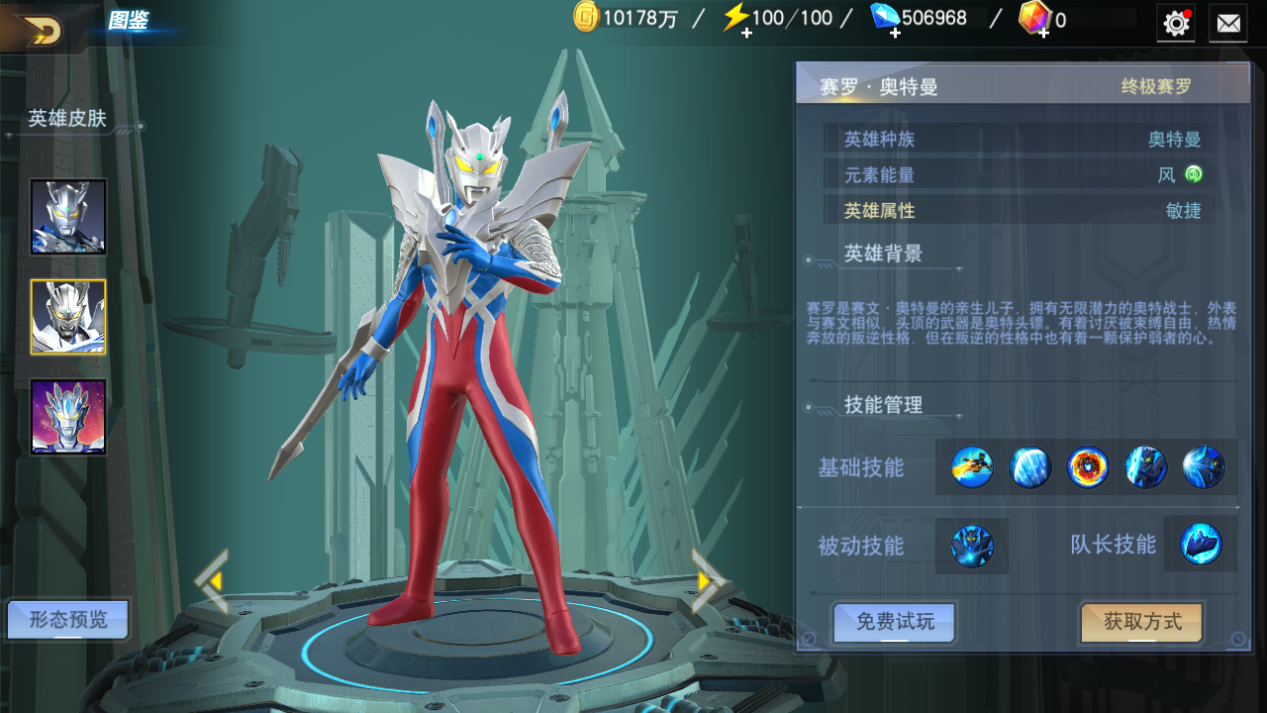View the third basic skill with the red ring

pos(1087,467)
